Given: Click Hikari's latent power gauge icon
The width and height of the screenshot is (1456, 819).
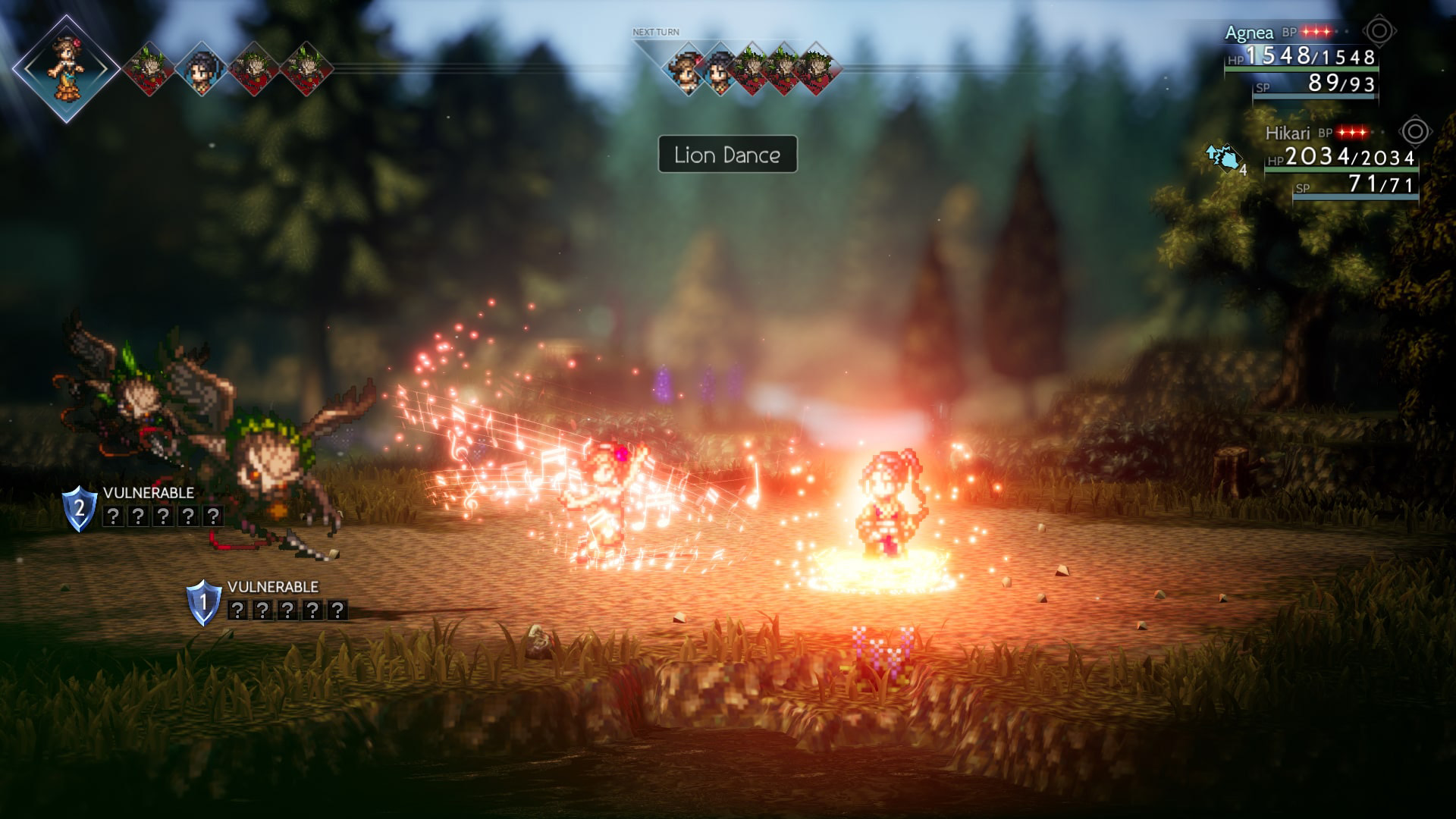Looking at the screenshot, I should click(x=1414, y=132).
